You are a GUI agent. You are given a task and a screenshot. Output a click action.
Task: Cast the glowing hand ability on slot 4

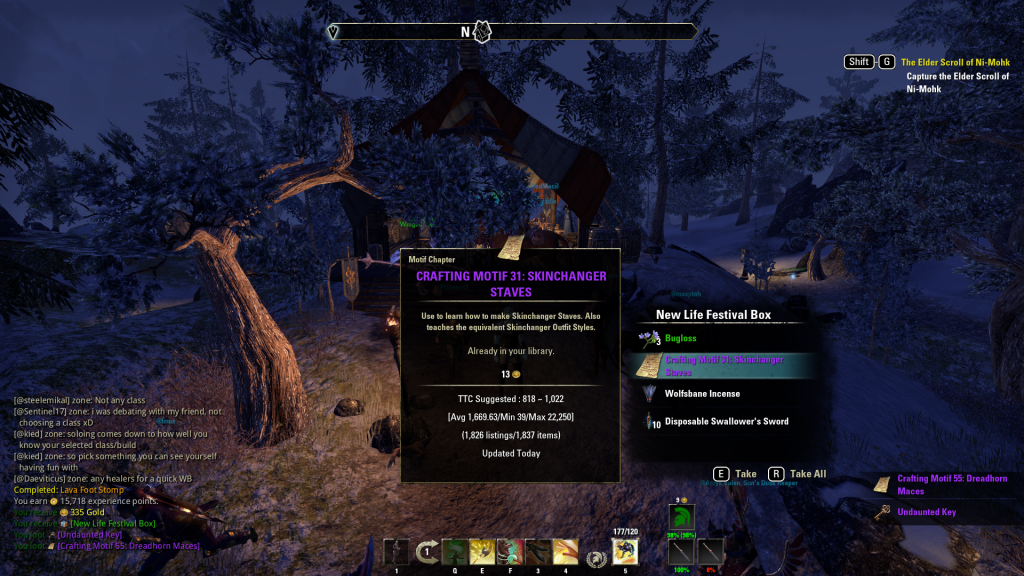(565, 552)
